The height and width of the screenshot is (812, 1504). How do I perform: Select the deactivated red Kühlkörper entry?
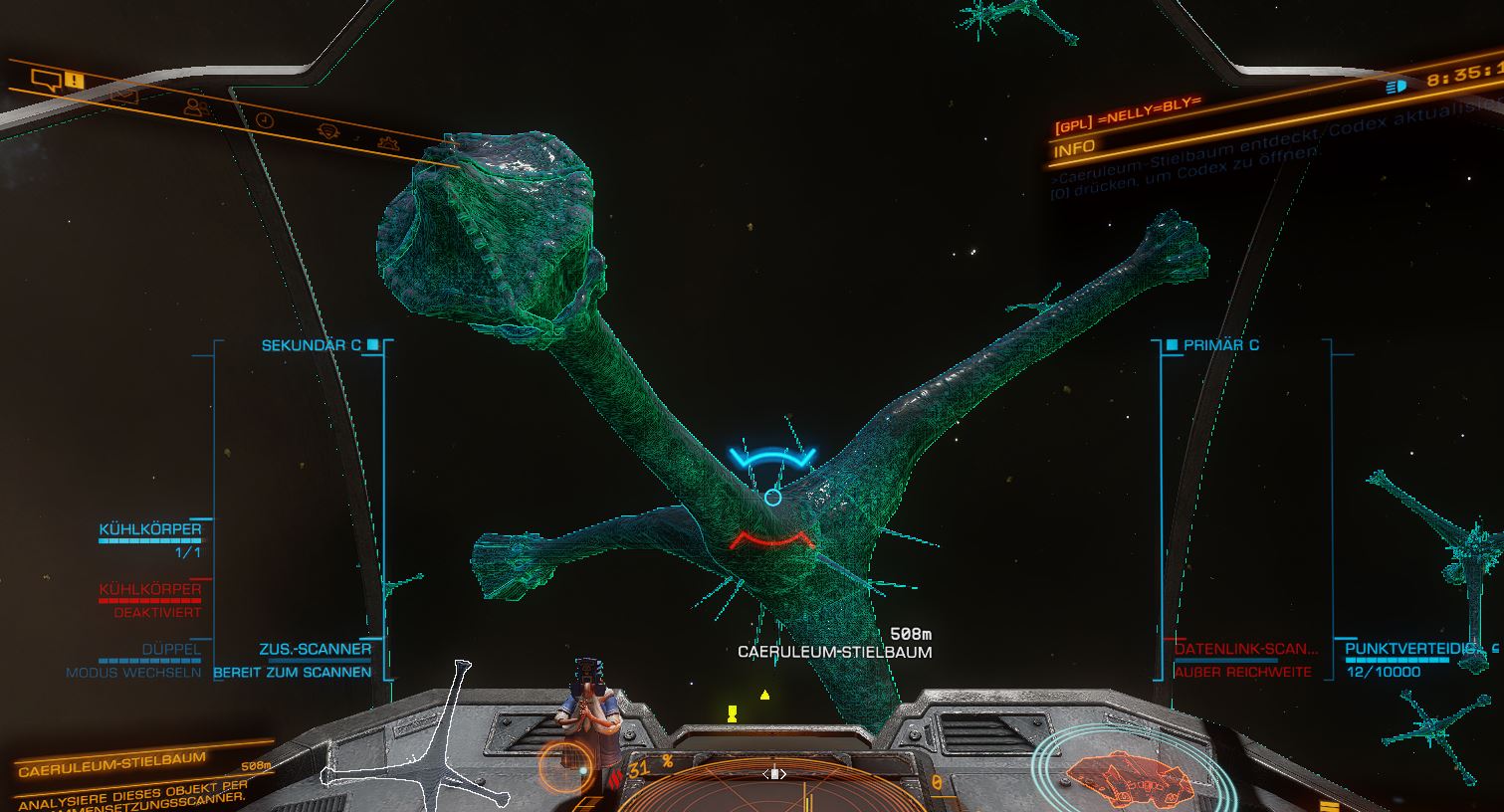pyautogui.click(x=150, y=589)
